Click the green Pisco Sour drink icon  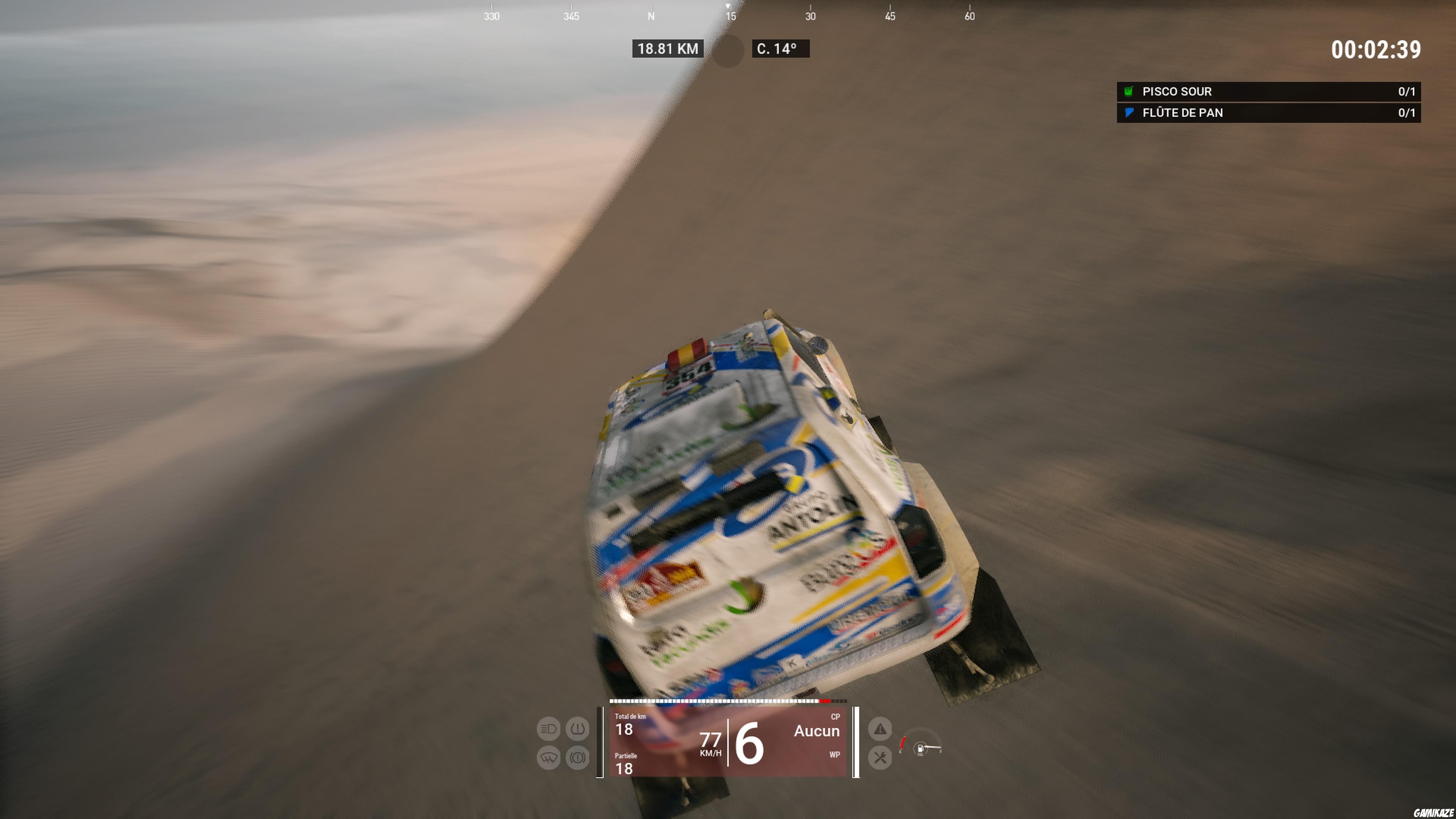tap(1128, 91)
